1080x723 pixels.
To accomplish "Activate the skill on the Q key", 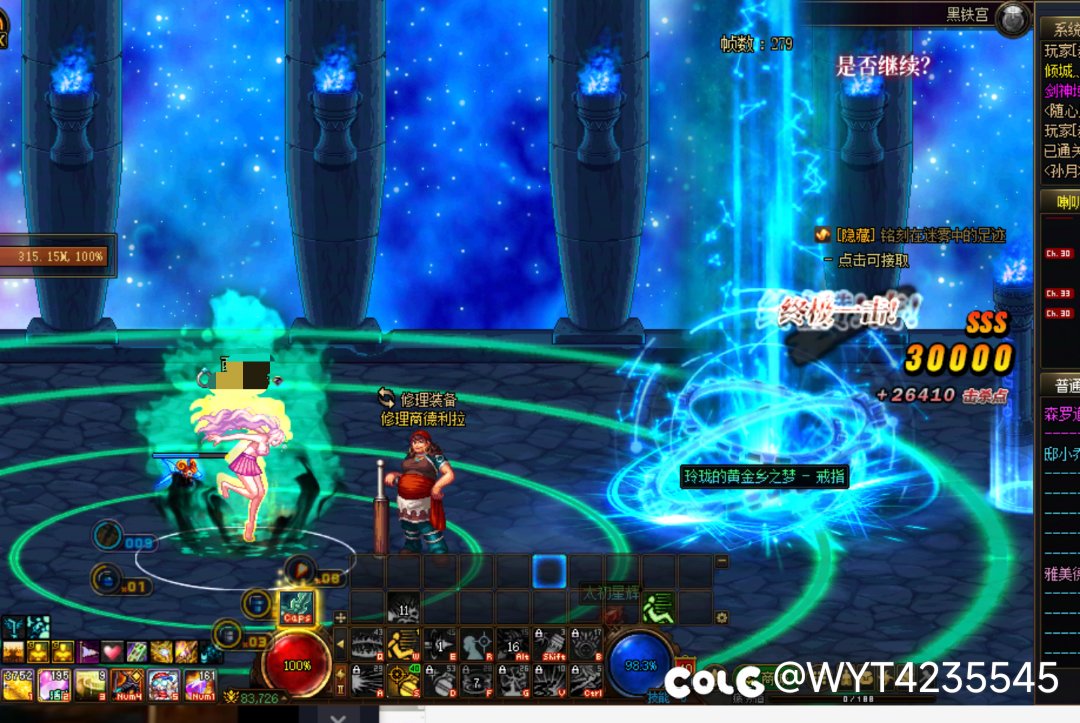I will 367,644.
